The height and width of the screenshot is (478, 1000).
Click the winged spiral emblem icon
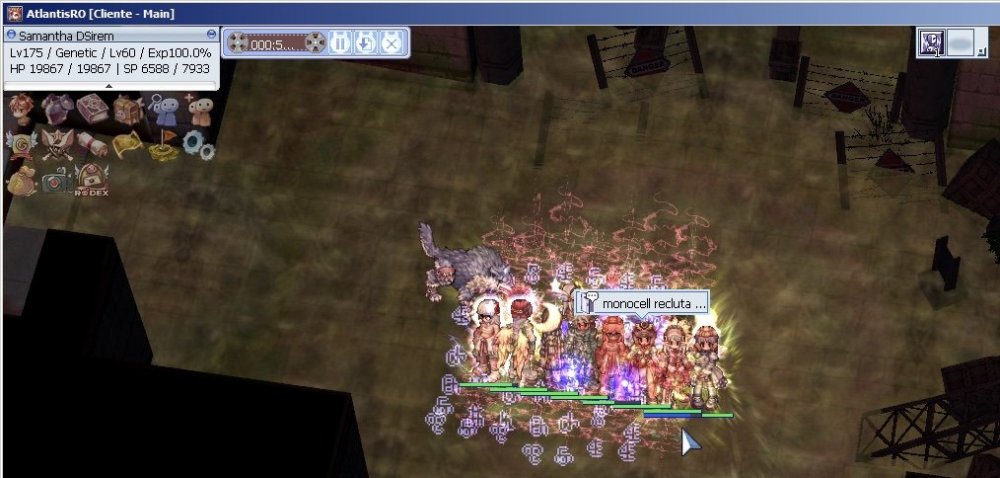click(x=20, y=145)
